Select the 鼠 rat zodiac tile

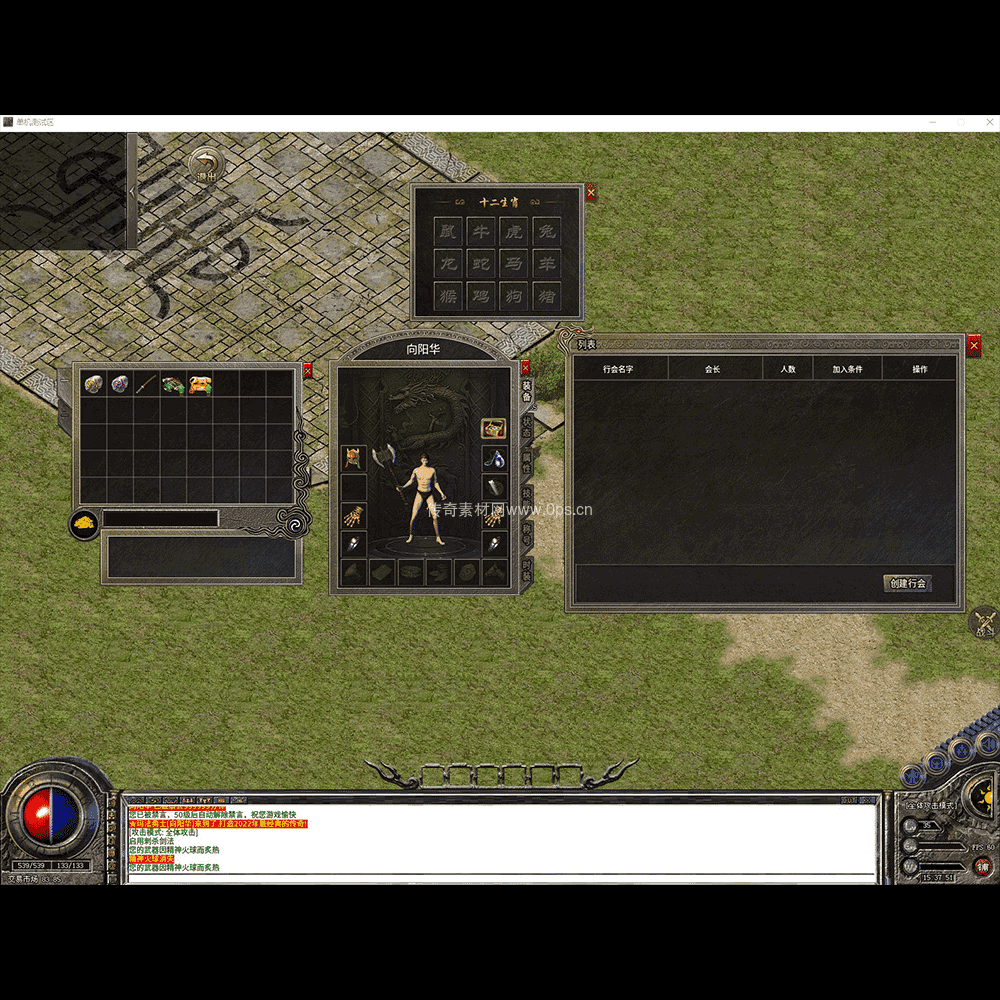[x=449, y=232]
